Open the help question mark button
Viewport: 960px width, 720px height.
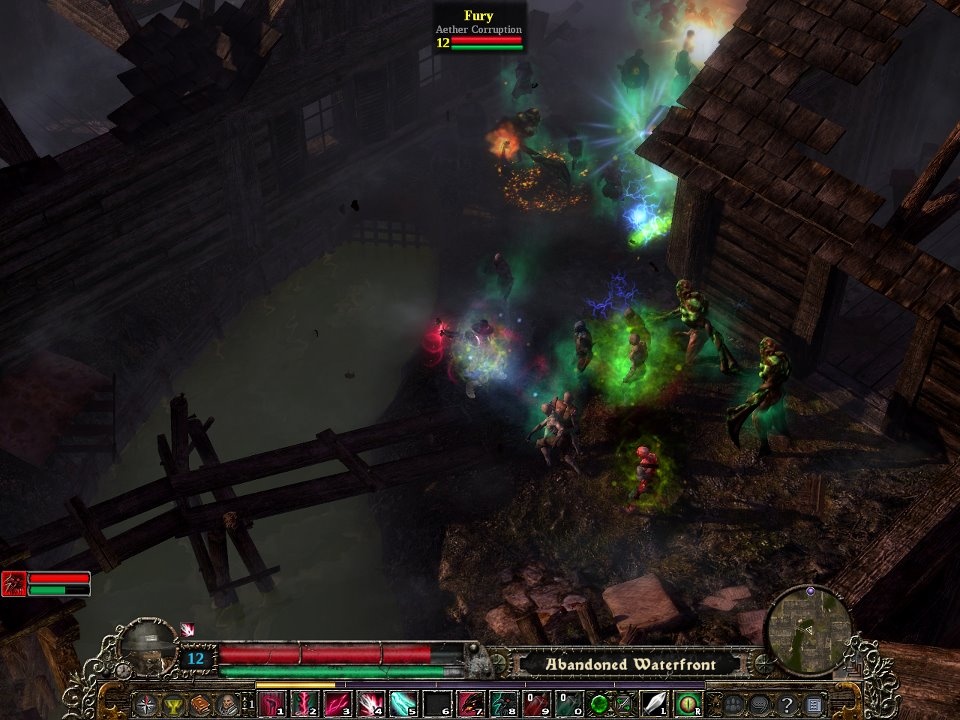[x=787, y=704]
